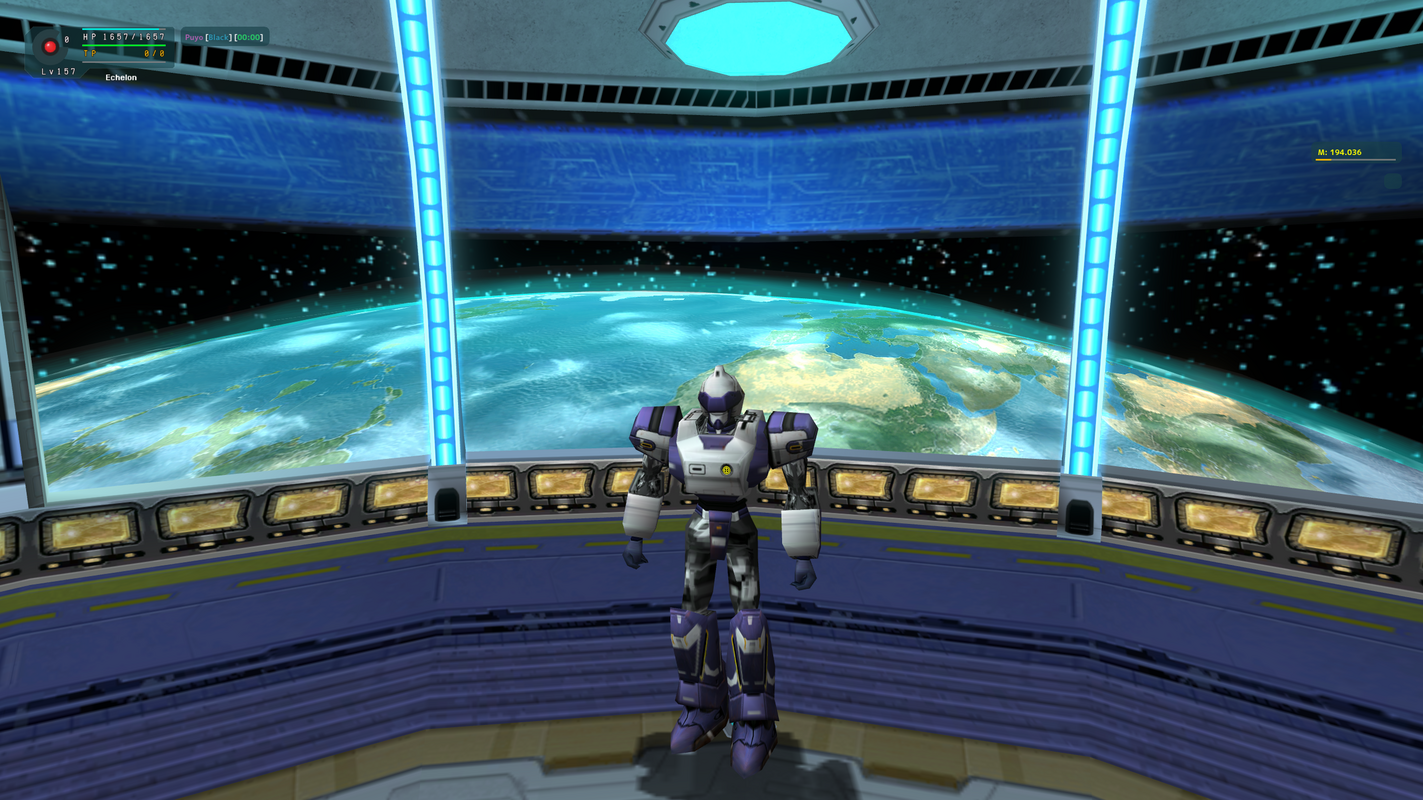
Task: Select the Puyo [Black] mag timer widget
Action: [225, 38]
